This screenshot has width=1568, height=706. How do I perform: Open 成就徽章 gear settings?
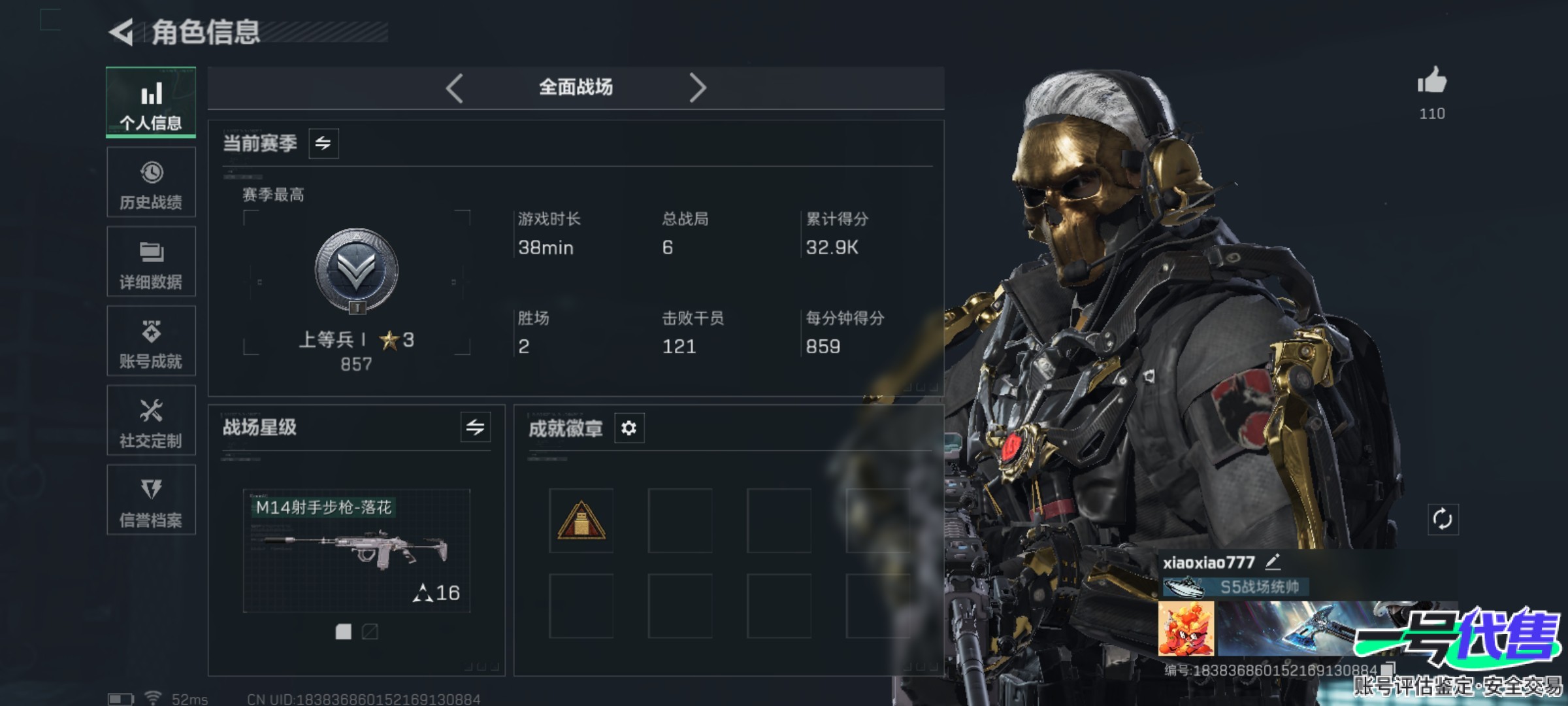point(629,428)
